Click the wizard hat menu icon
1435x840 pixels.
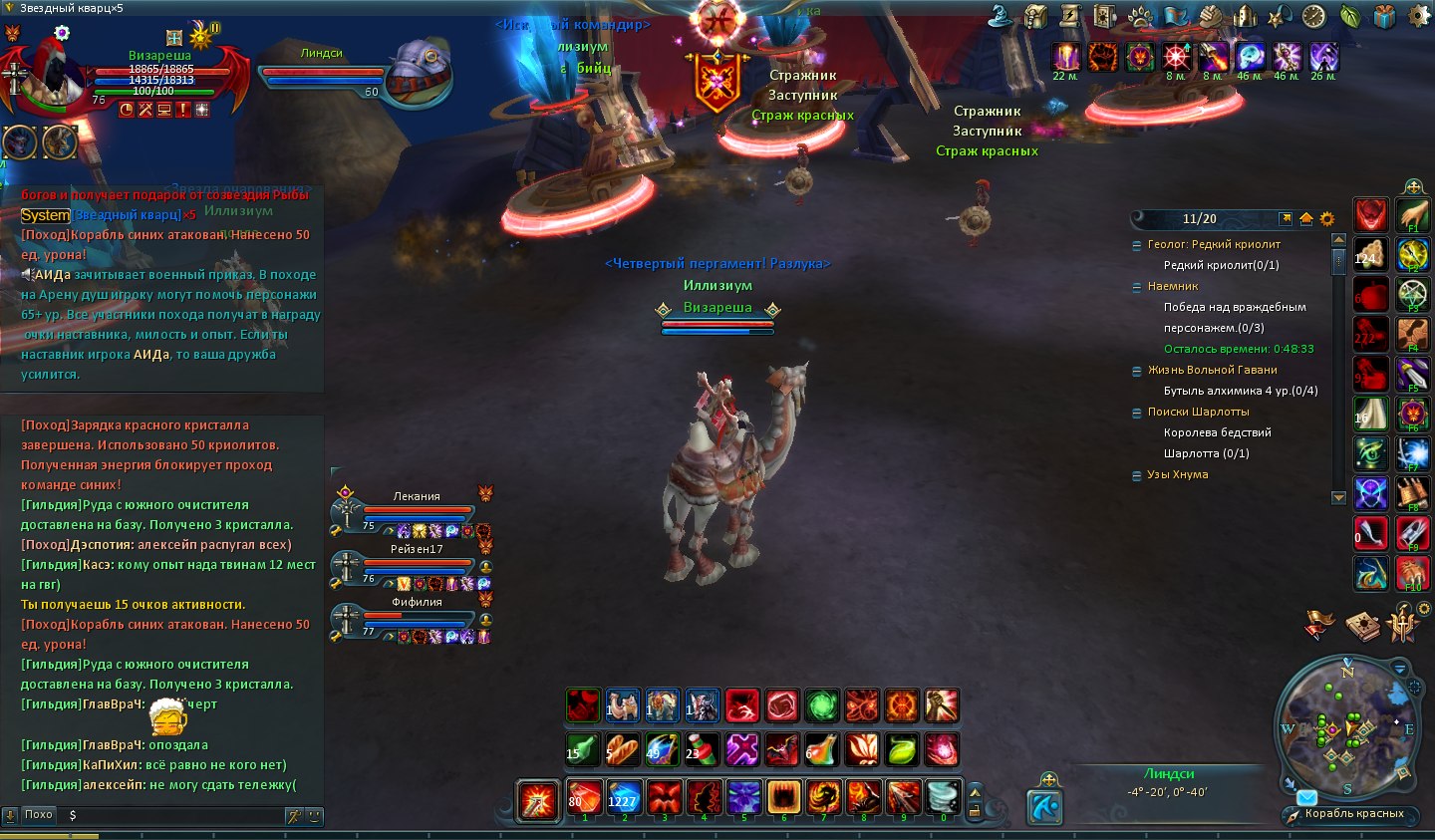click(x=1001, y=16)
